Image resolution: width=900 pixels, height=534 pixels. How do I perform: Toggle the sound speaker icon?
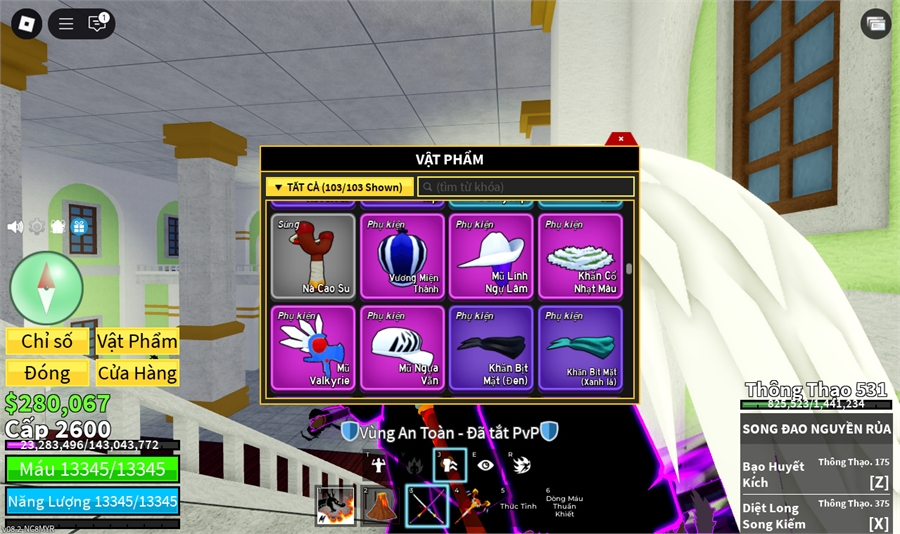(15, 227)
